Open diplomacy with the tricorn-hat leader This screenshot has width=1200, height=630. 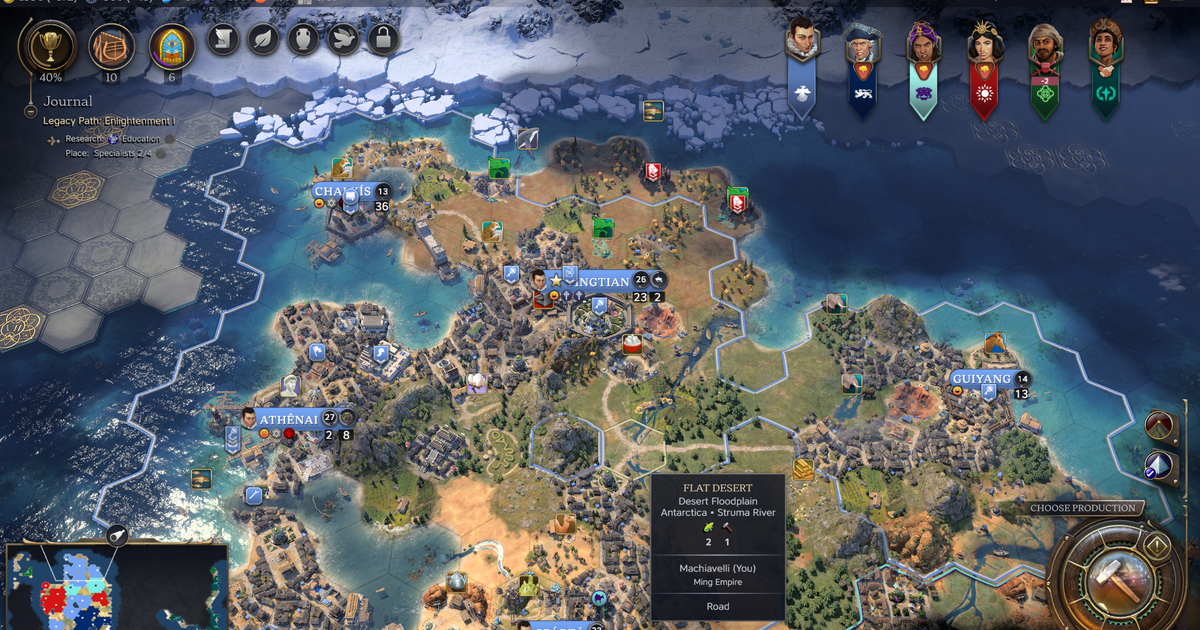[x=862, y=42]
